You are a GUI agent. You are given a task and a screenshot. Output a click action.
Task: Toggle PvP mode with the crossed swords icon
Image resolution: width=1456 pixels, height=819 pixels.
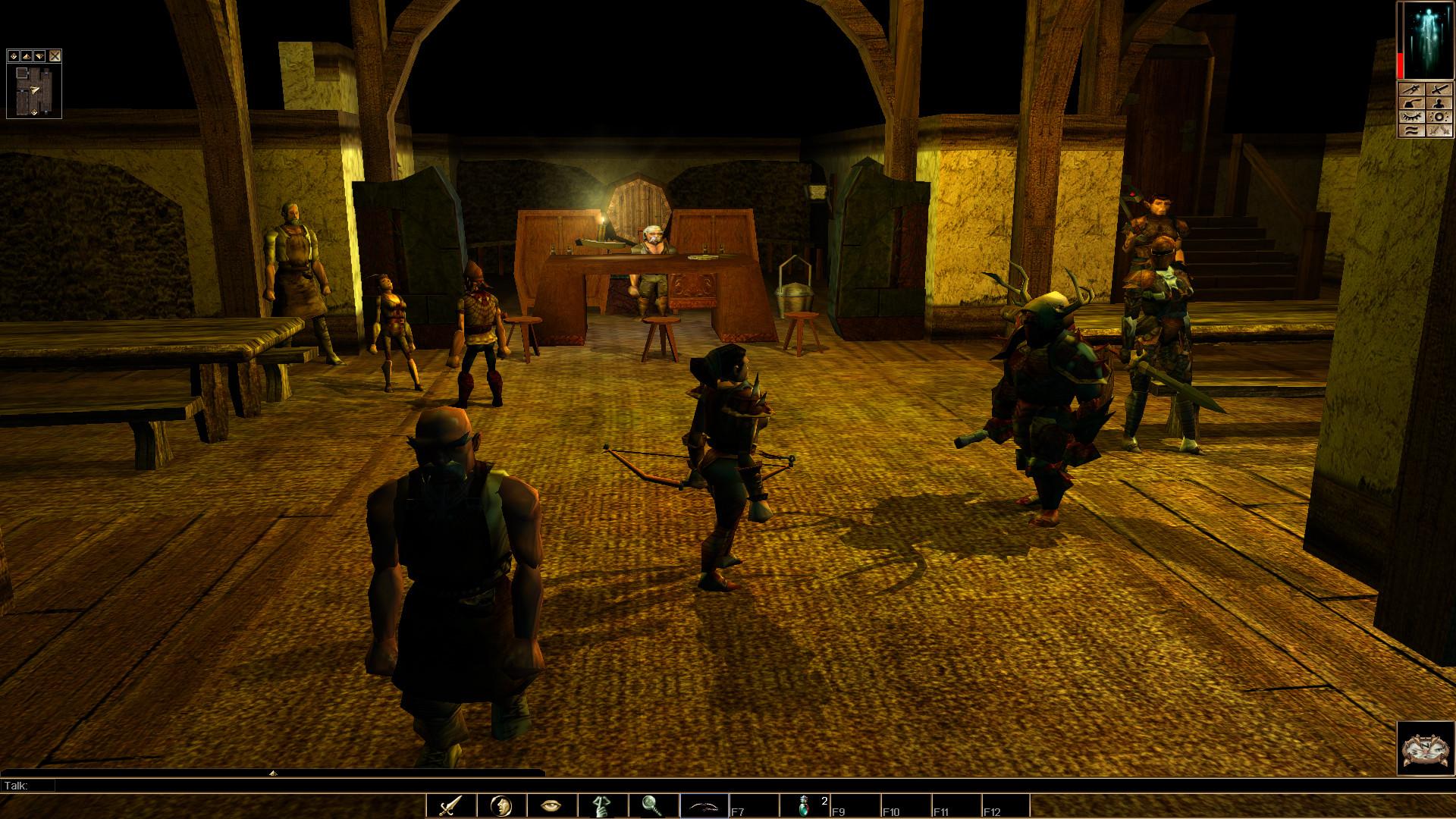pyautogui.click(x=1439, y=130)
